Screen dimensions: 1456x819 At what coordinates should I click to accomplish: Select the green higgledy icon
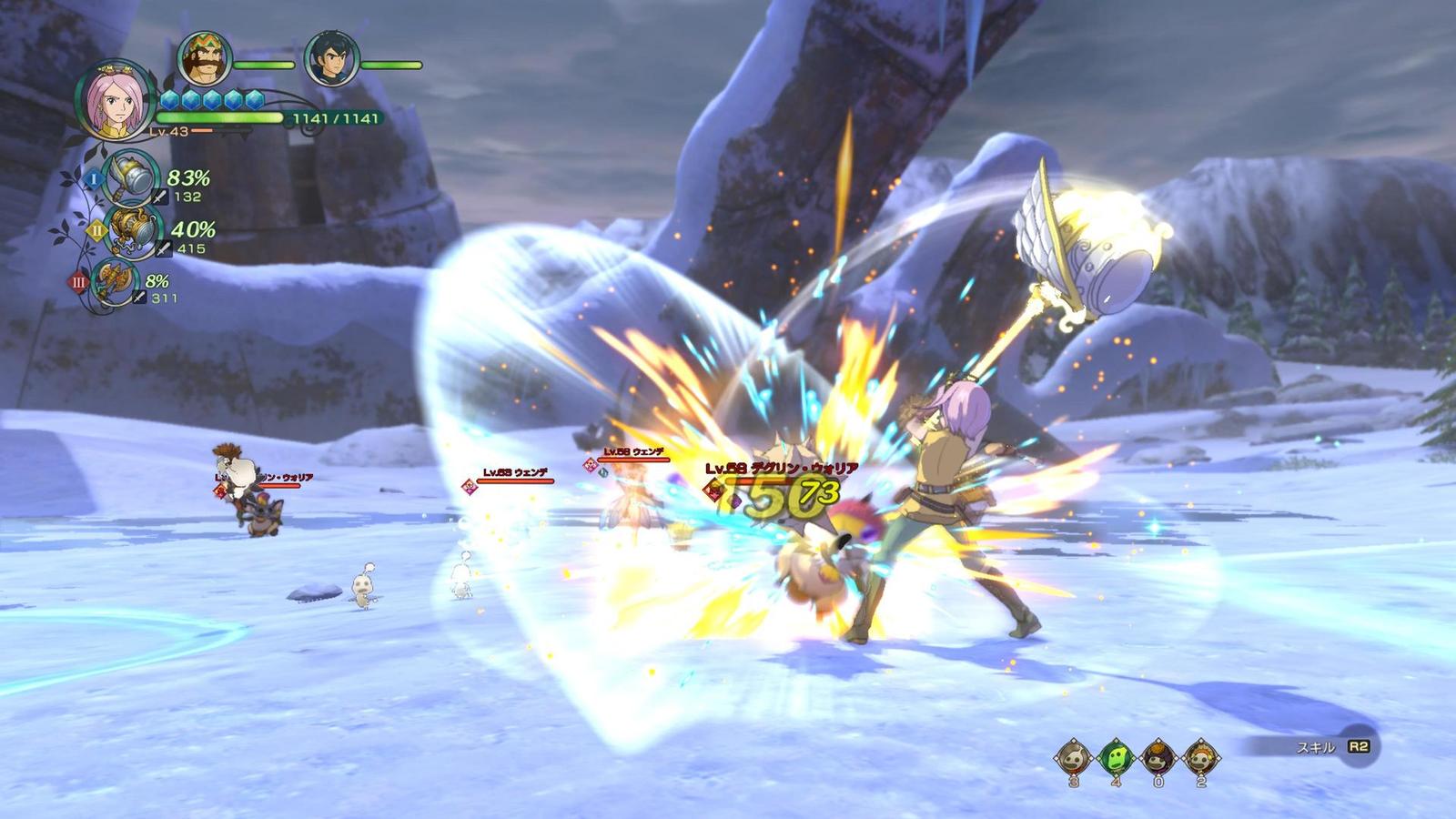click(1116, 757)
